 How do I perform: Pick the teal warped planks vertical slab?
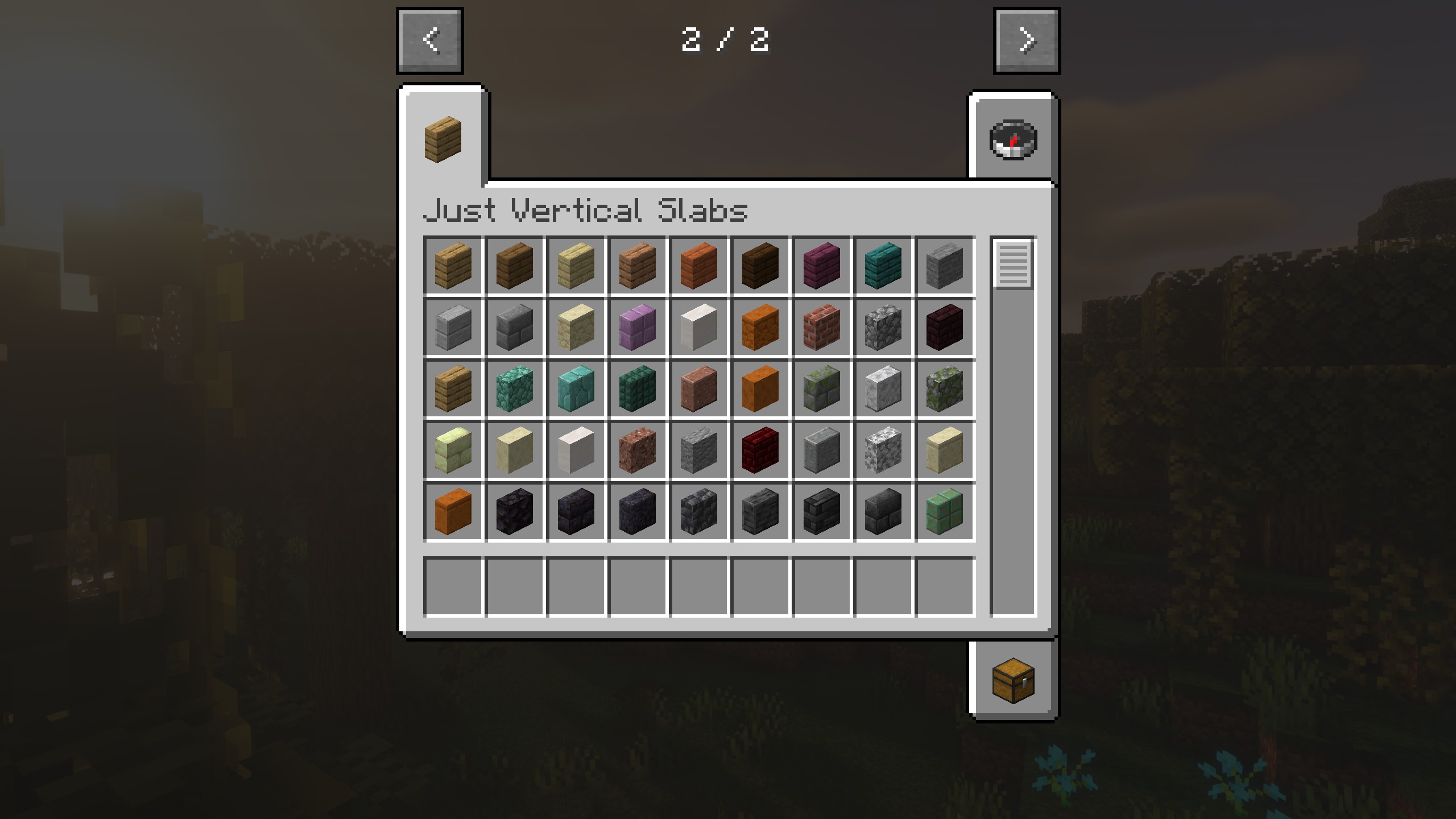[883, 266]
